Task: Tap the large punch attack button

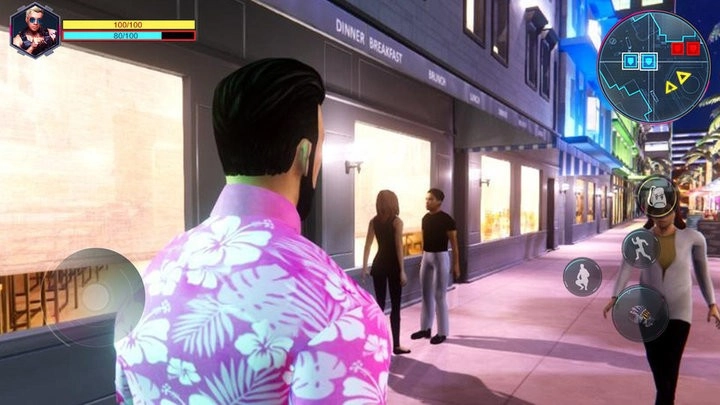Action: click(x=641, y=313)
